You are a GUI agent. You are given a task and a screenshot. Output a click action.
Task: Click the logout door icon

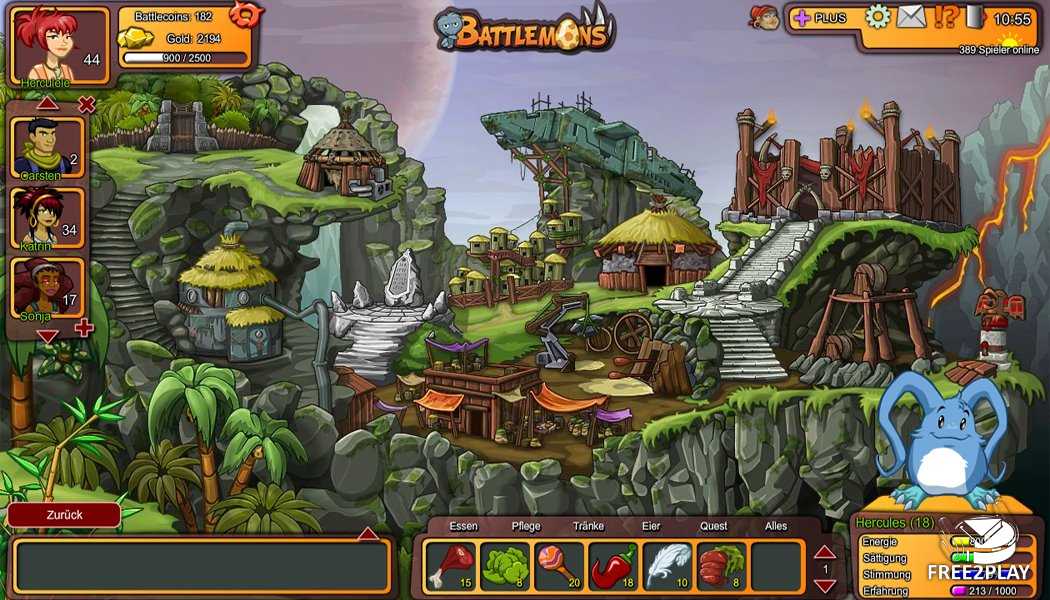[975, 17]
